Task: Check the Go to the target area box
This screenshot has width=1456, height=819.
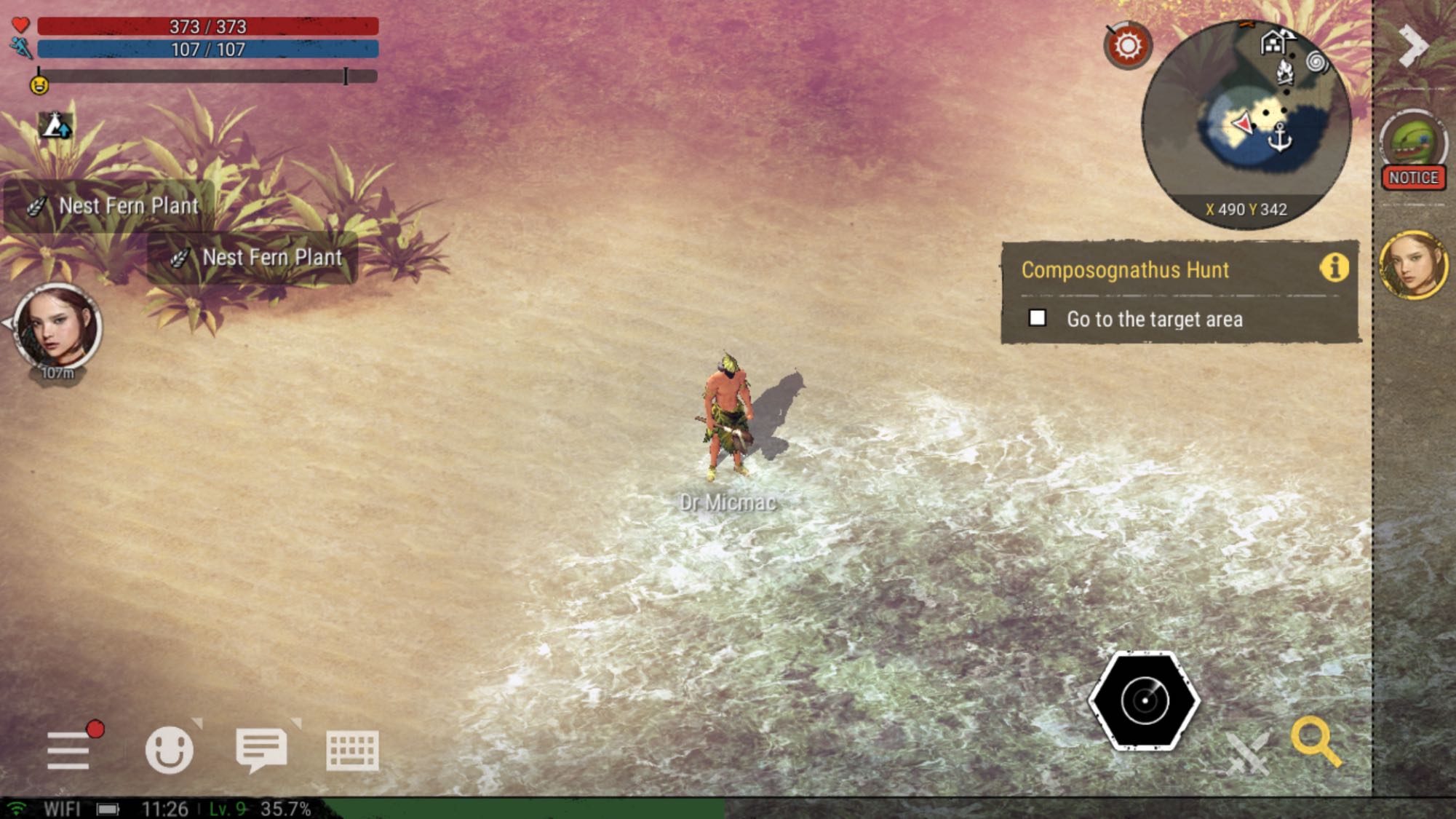Action: tap(1038, 318)
